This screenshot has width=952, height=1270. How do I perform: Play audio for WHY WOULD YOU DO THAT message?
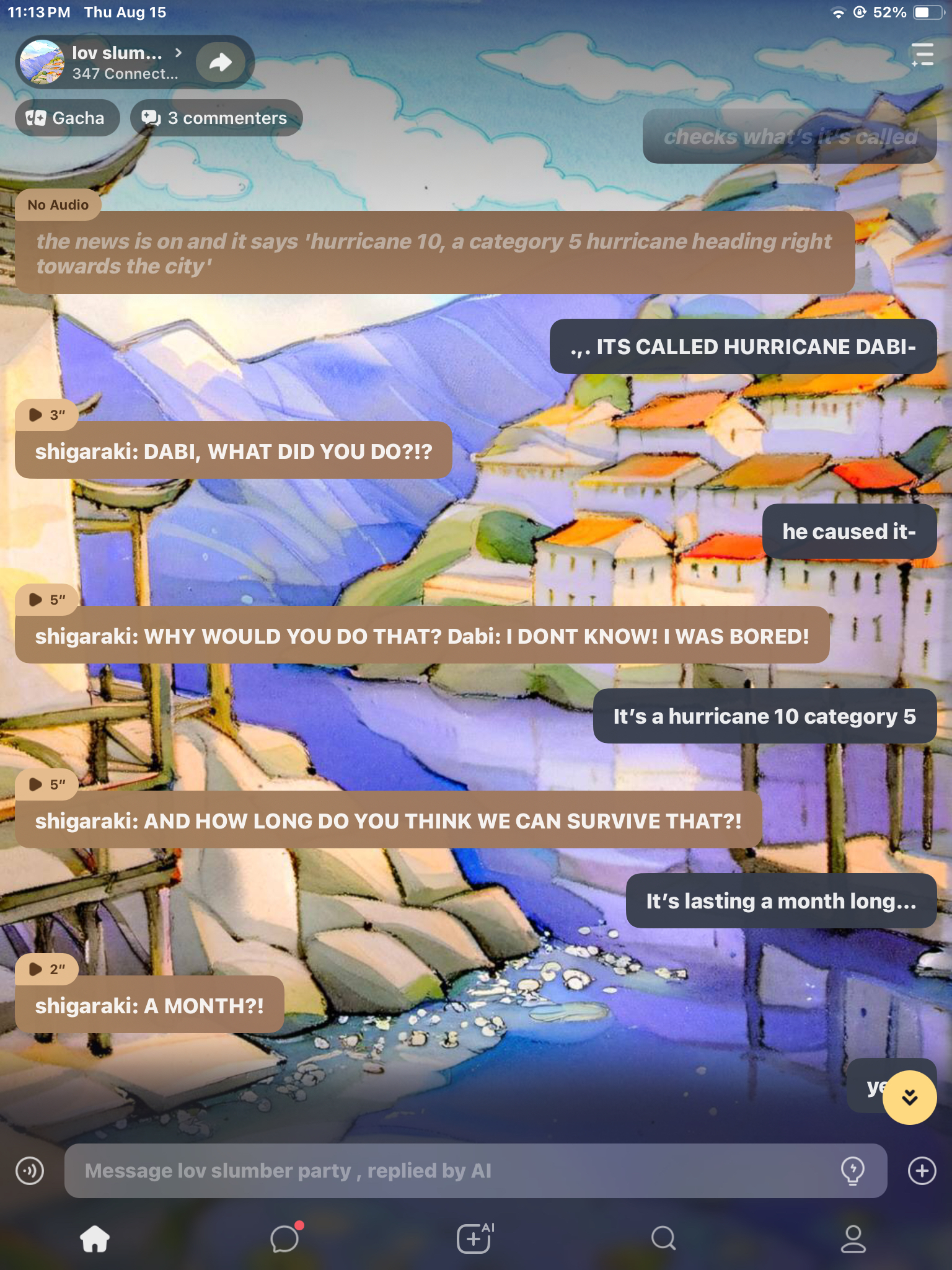[46, 600]
